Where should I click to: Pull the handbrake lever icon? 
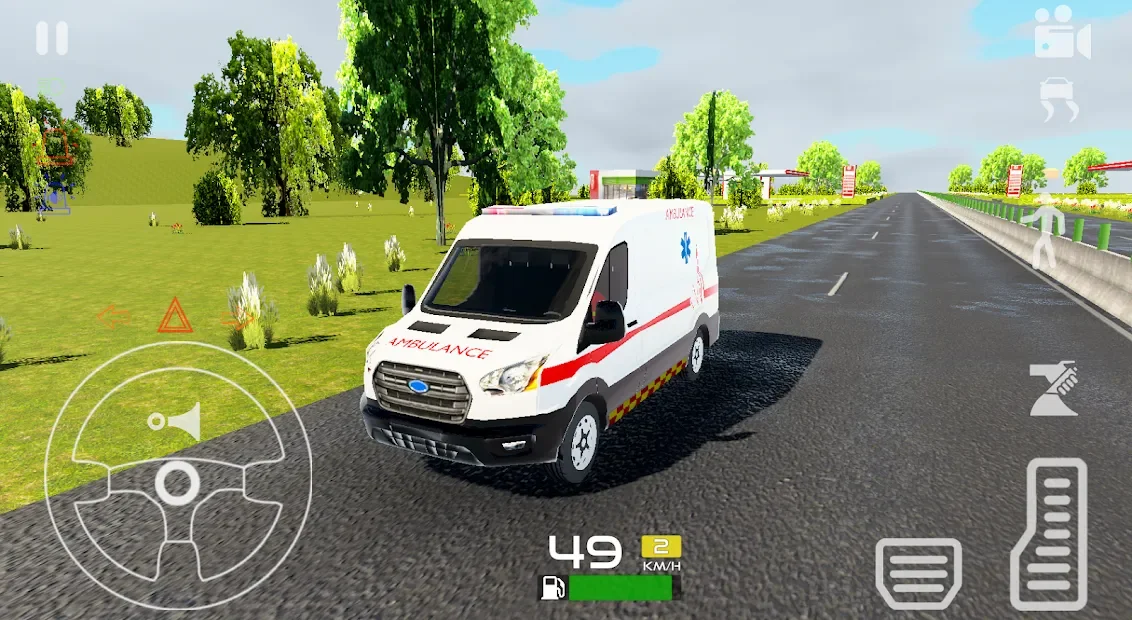[x=1053, y=389]
